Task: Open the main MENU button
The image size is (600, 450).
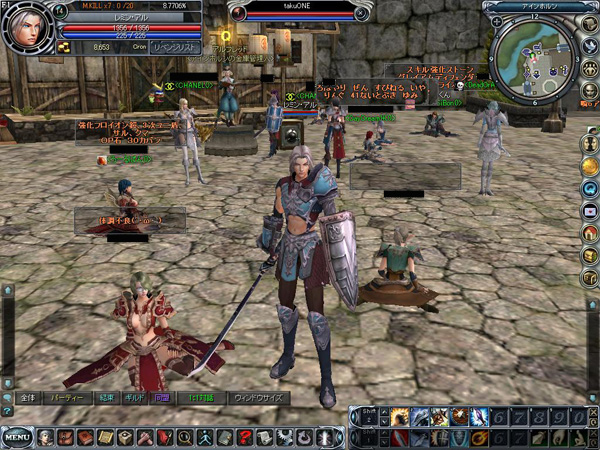Action: 17,437
